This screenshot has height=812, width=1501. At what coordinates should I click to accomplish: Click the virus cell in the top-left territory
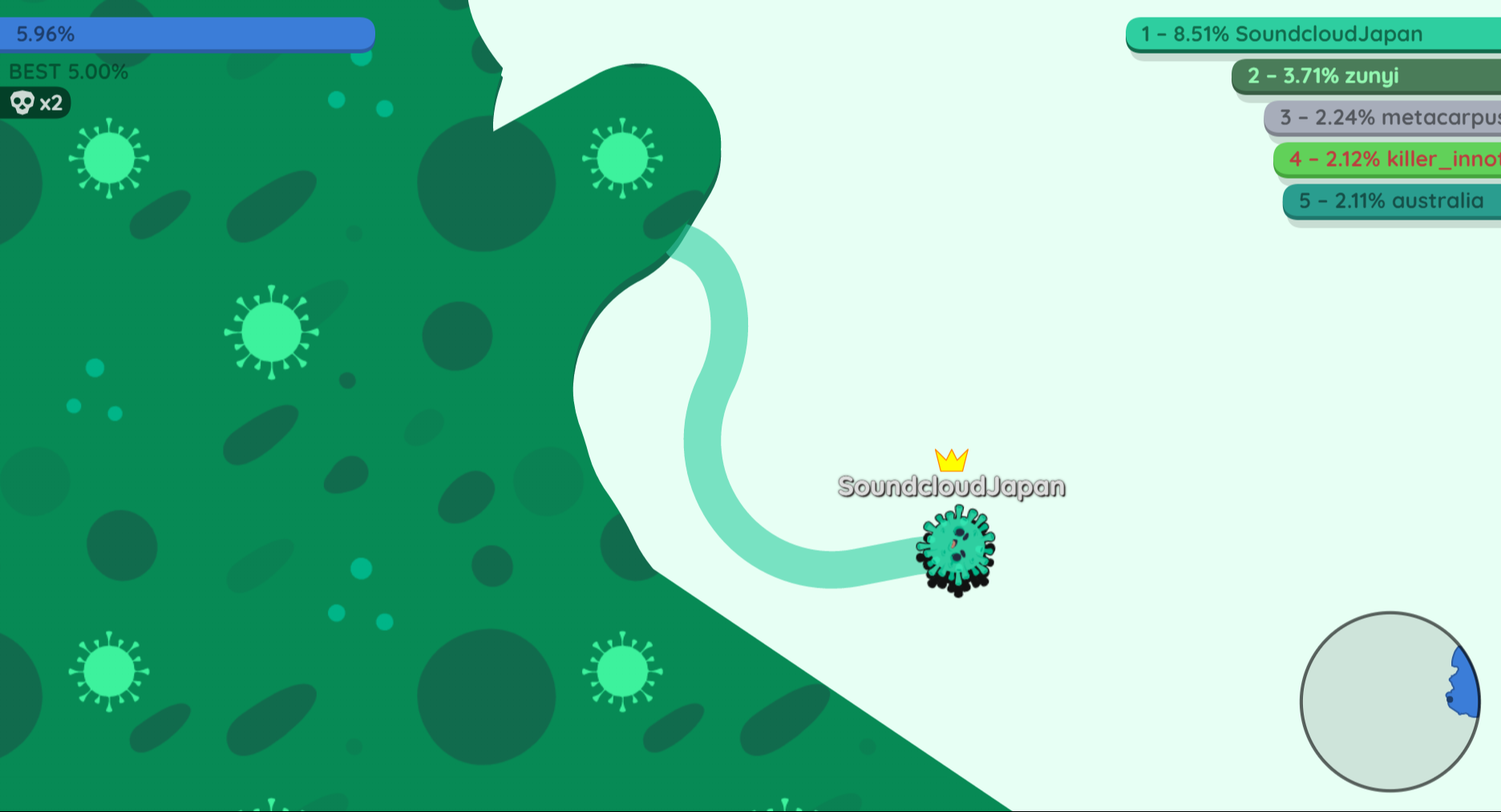pyautogui.click(x=110, y=158)
